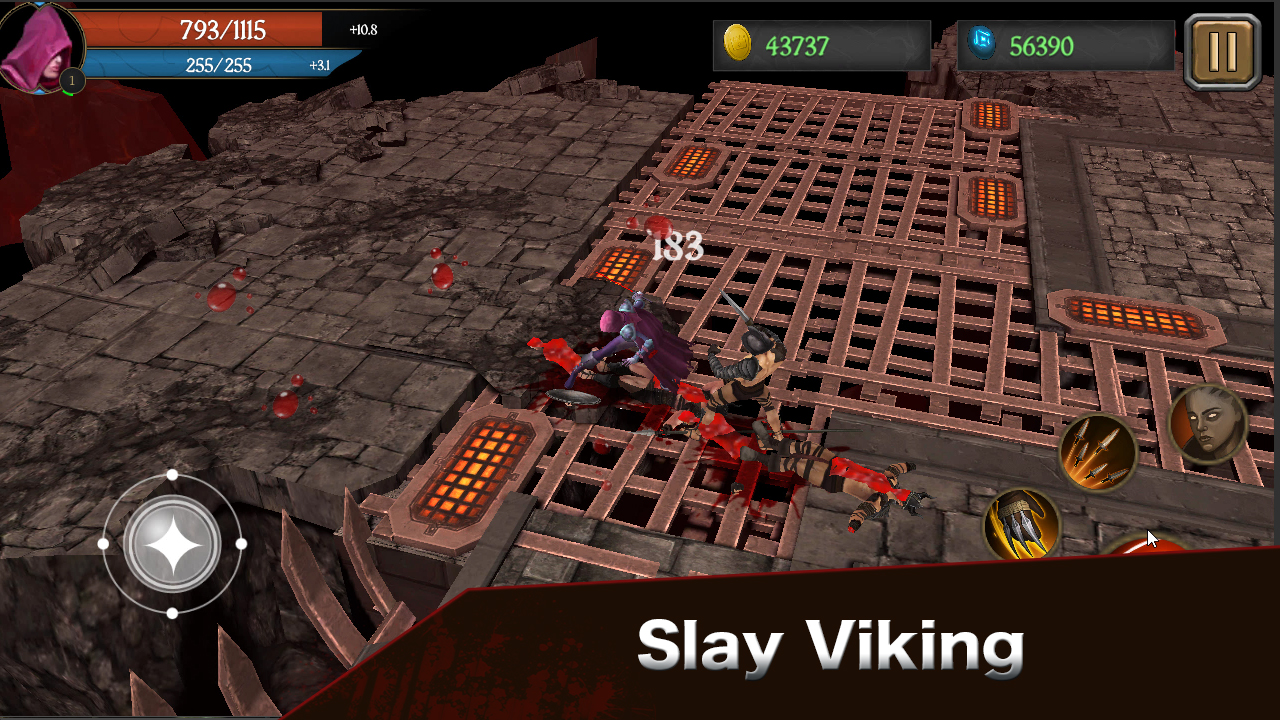Image resolution: width=1280 pixels, height=720 pixels.
Task: Click the blue mana bar 255/255
Action: [218, 62]
